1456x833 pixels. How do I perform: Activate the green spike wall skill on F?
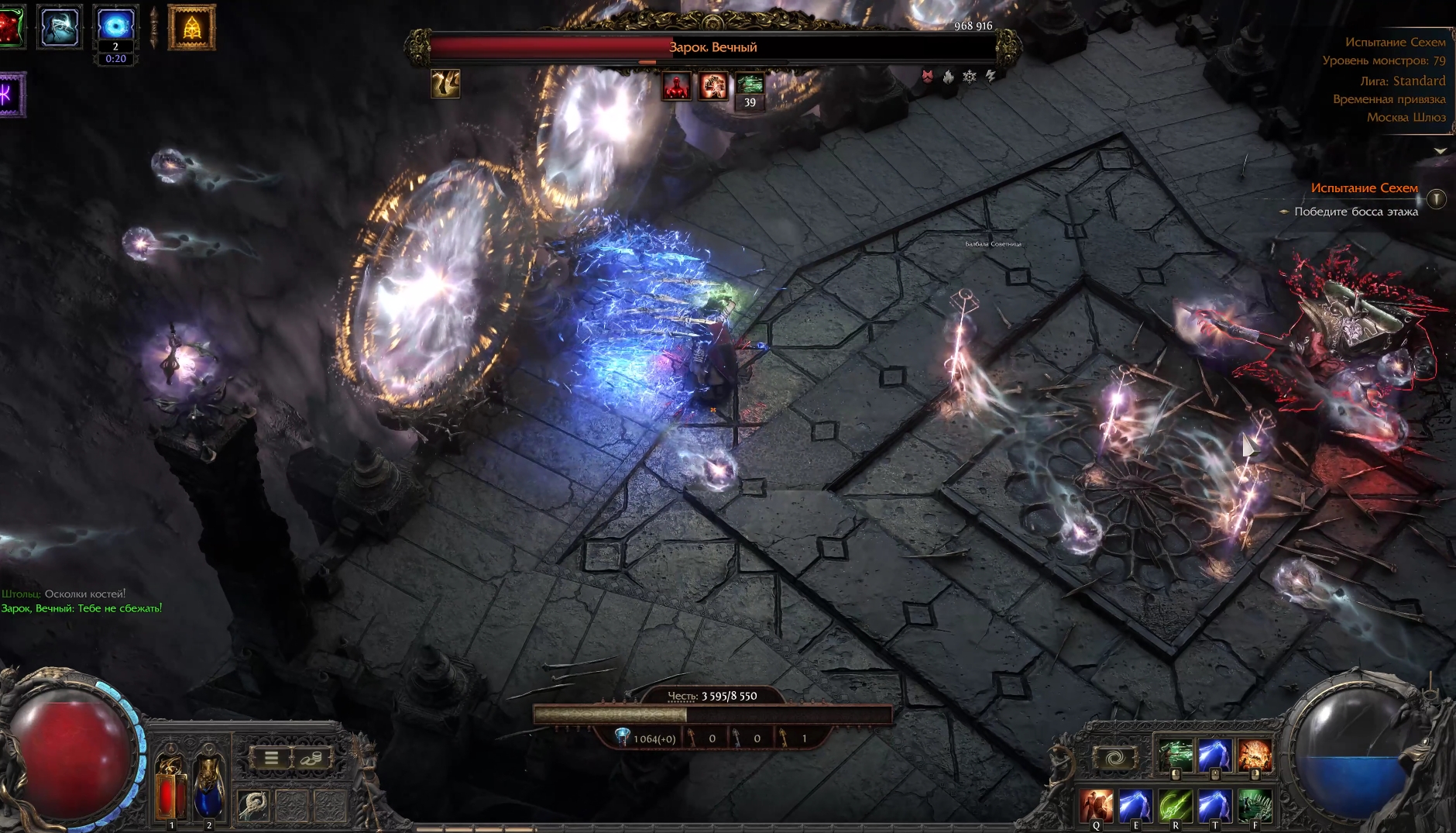click(1255, 806)
